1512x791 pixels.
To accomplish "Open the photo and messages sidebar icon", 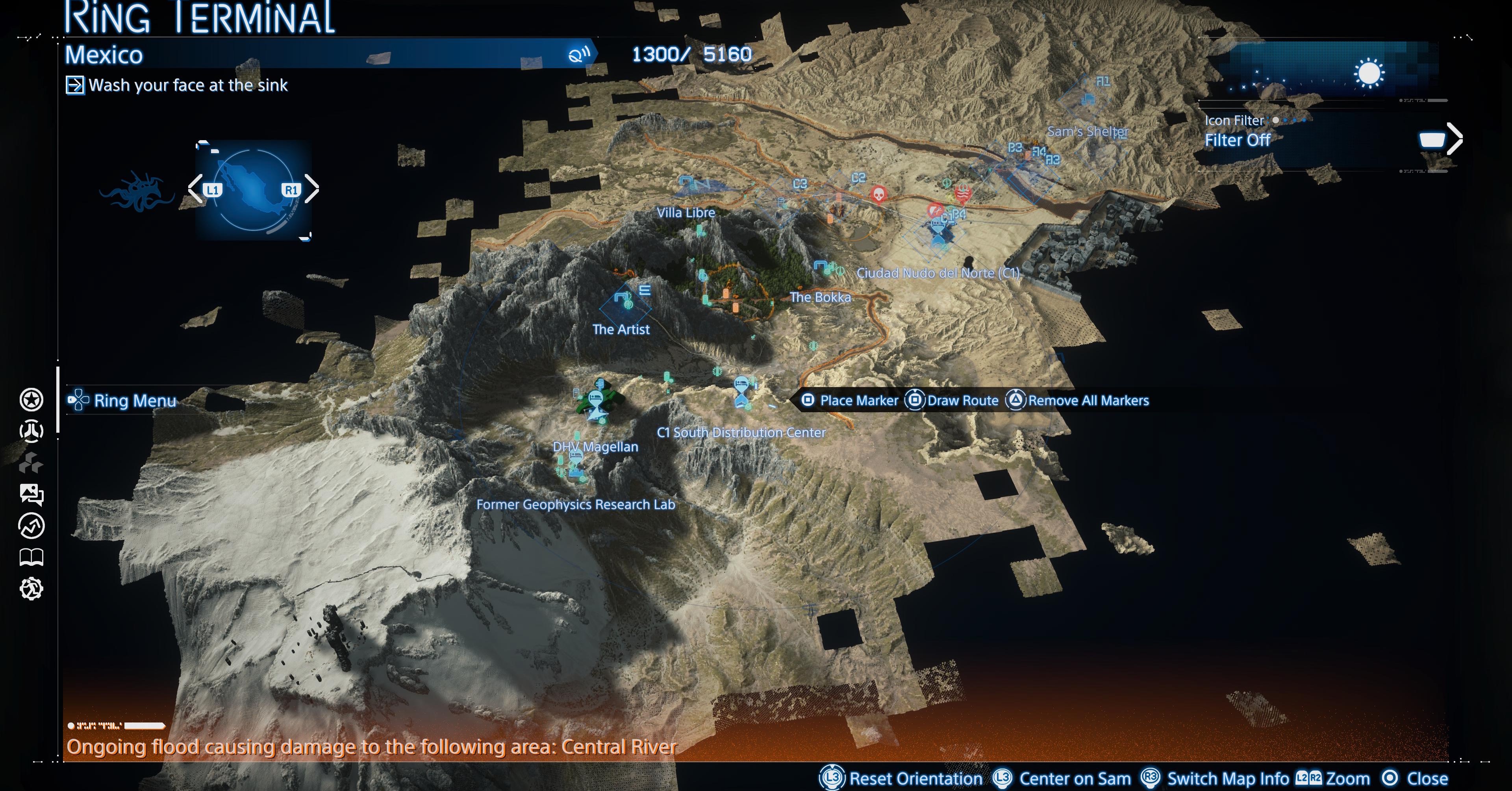I will point(31,494).
